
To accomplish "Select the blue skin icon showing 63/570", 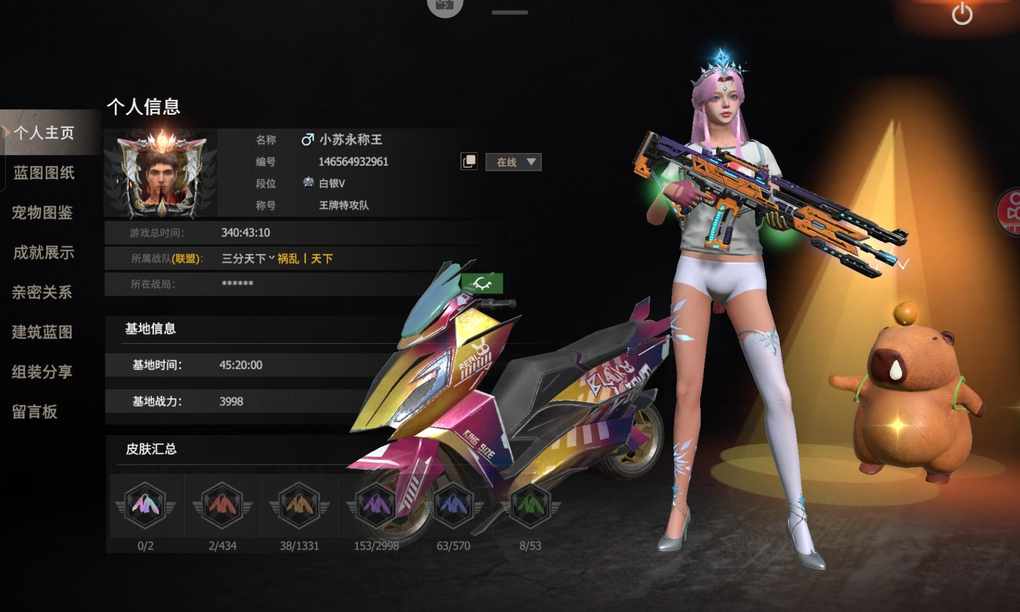I will pyautogui.click(x=453, y=505).
